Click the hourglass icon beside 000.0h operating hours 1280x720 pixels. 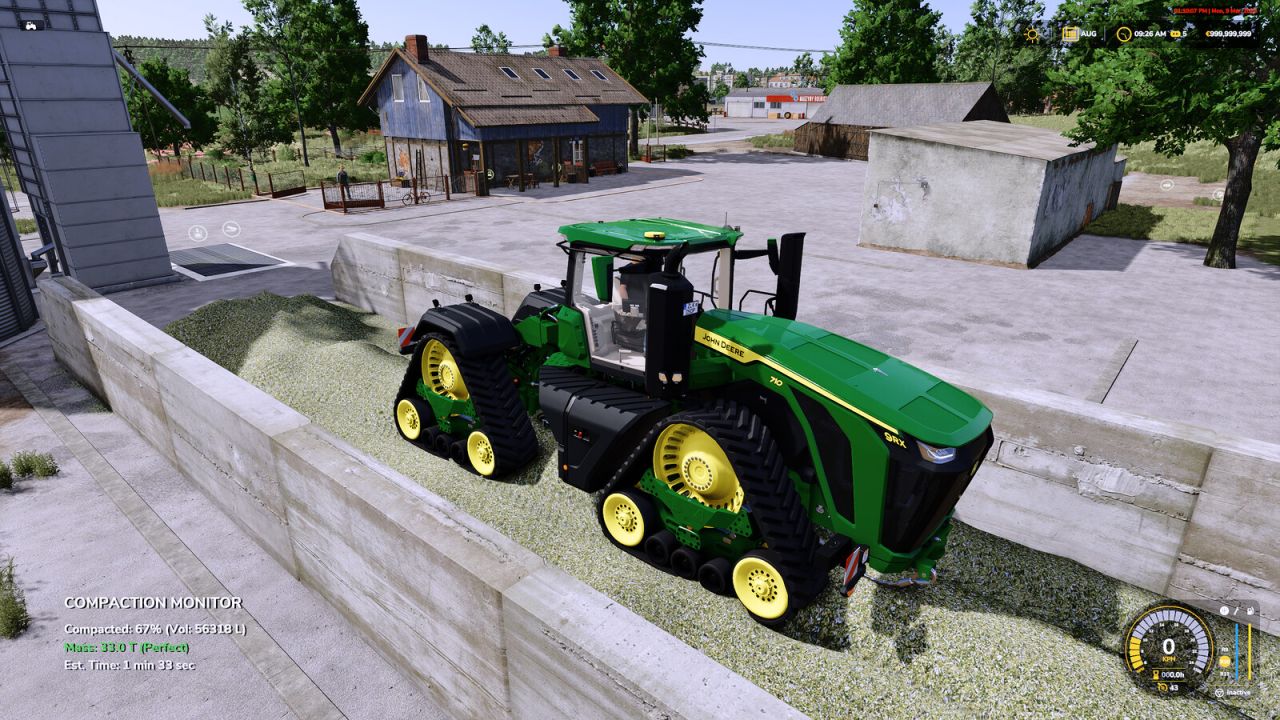[1155, 673]
